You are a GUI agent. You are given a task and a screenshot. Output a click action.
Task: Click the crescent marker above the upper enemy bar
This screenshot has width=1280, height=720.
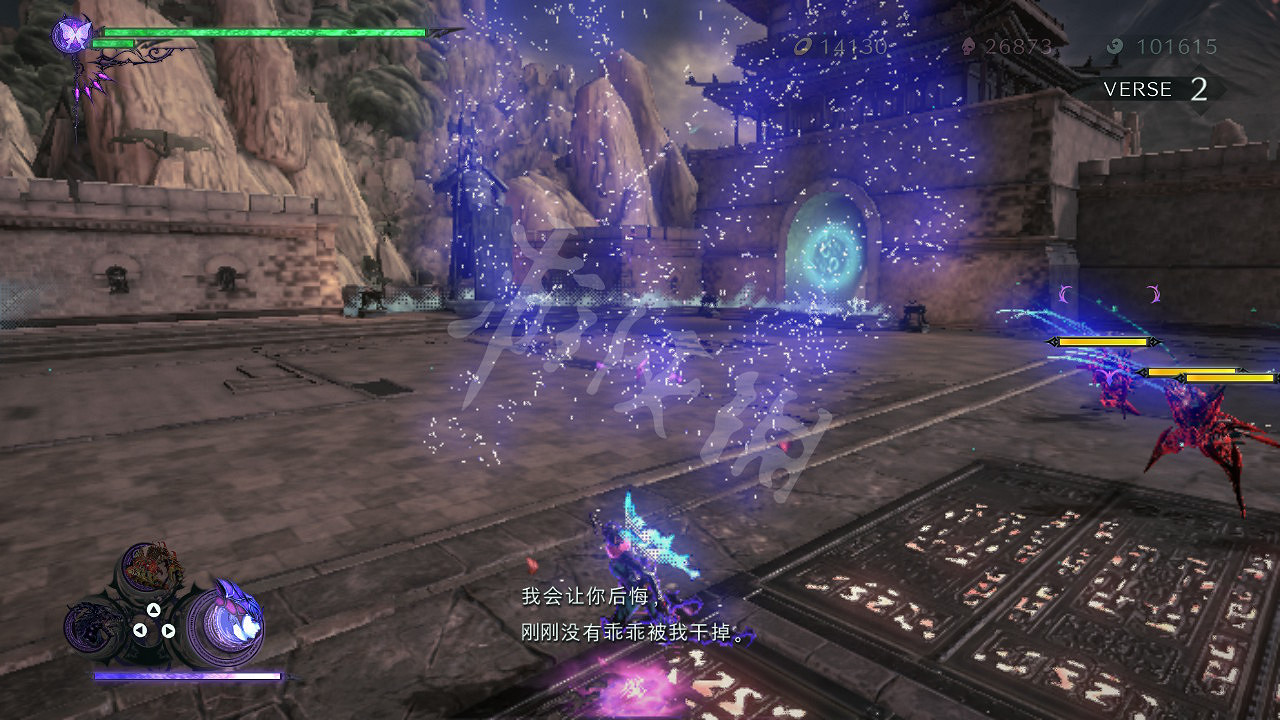1065,293
